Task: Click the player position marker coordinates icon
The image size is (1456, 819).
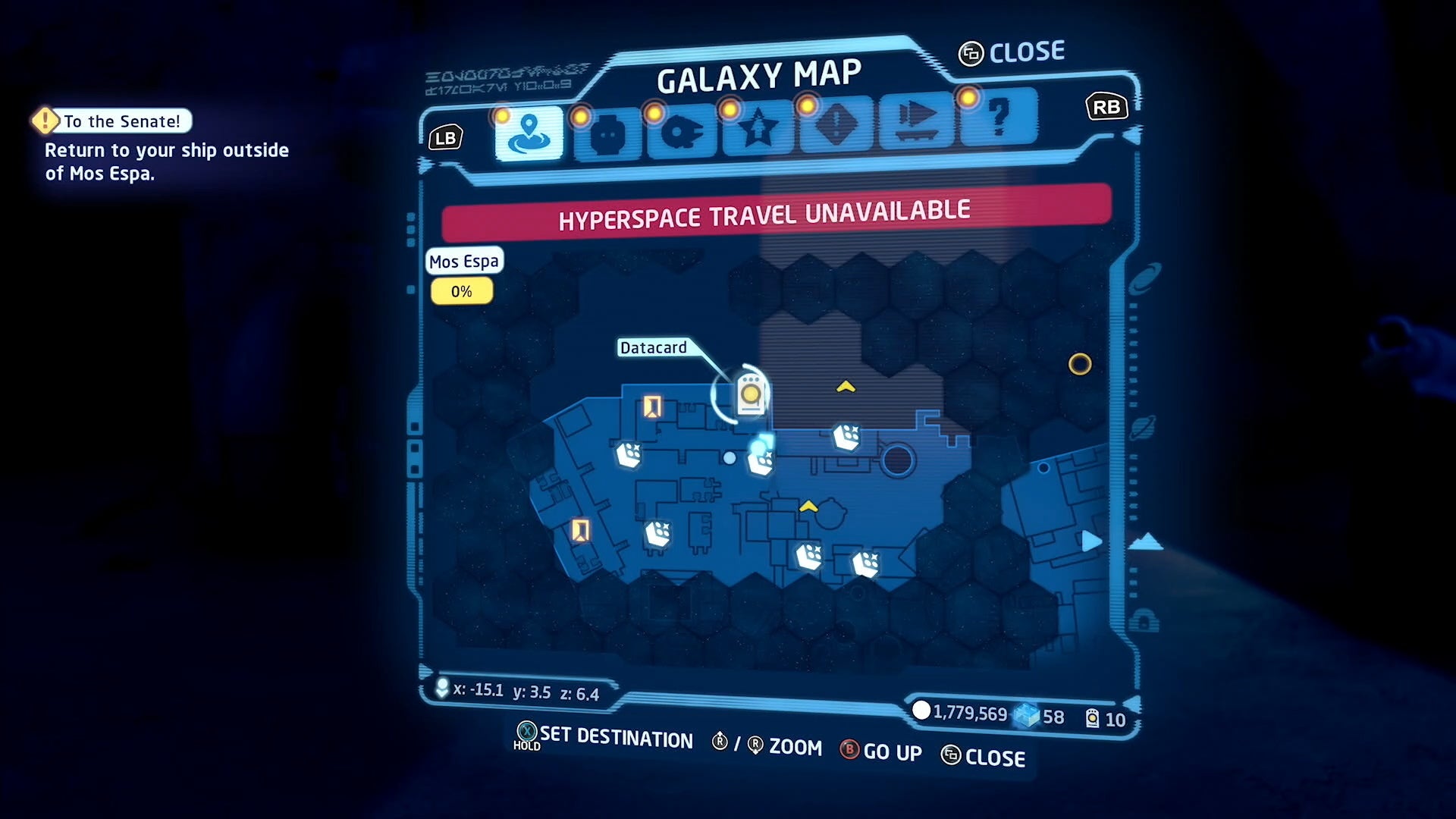Action: [441, 689]
